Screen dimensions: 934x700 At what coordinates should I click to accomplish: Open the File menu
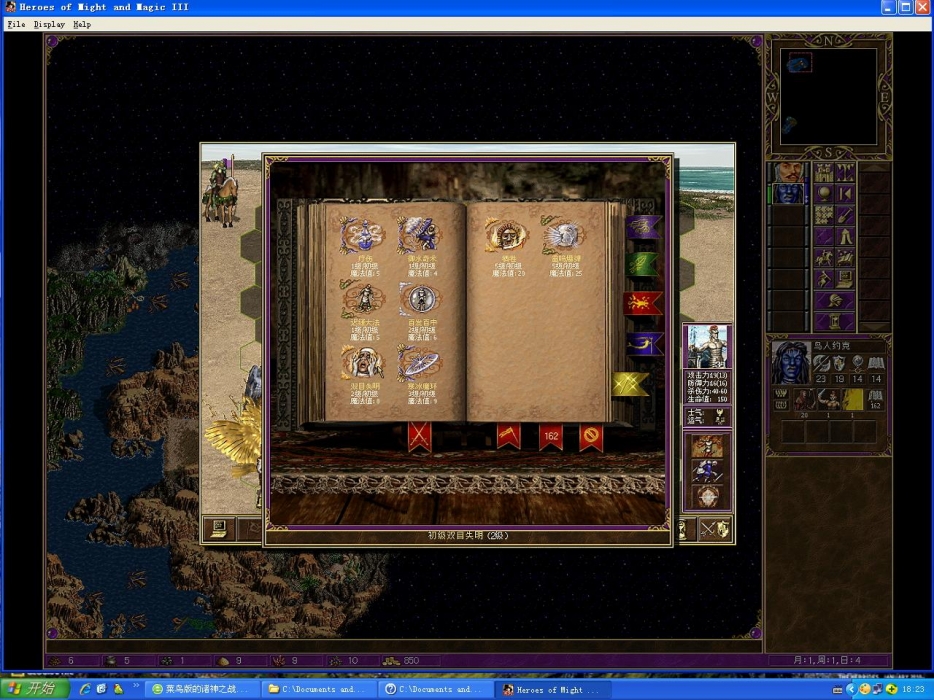(16, 24)
